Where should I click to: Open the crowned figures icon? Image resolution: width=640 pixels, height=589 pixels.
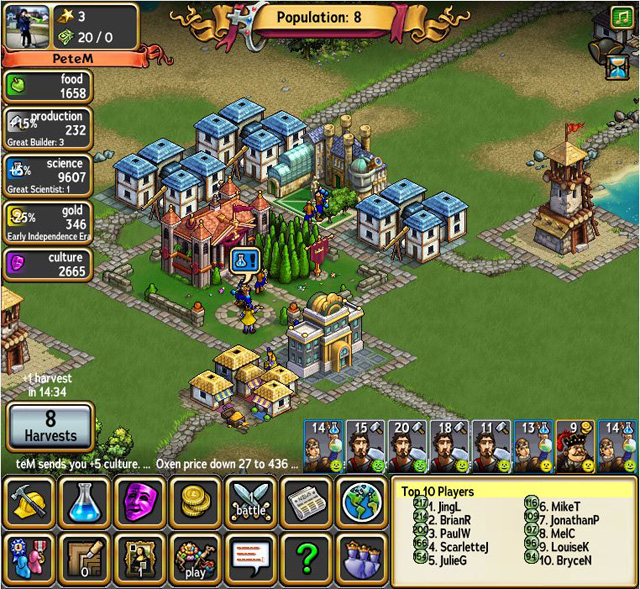[x=360, y=558]
